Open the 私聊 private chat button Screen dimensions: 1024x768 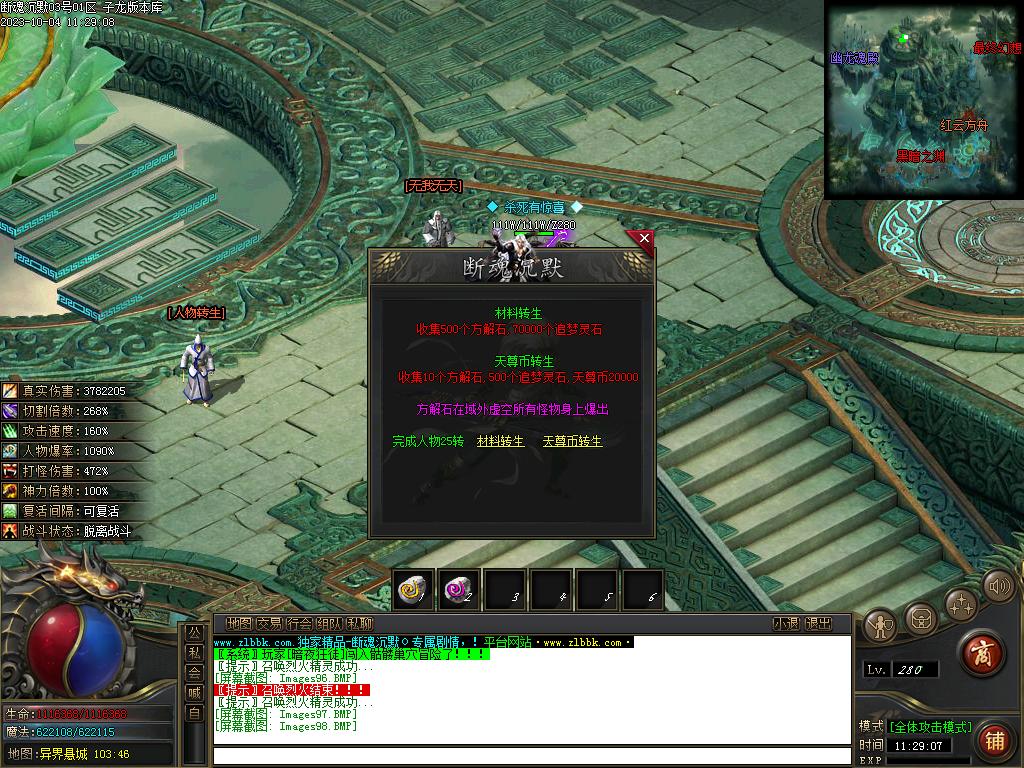tap(359, 624)
